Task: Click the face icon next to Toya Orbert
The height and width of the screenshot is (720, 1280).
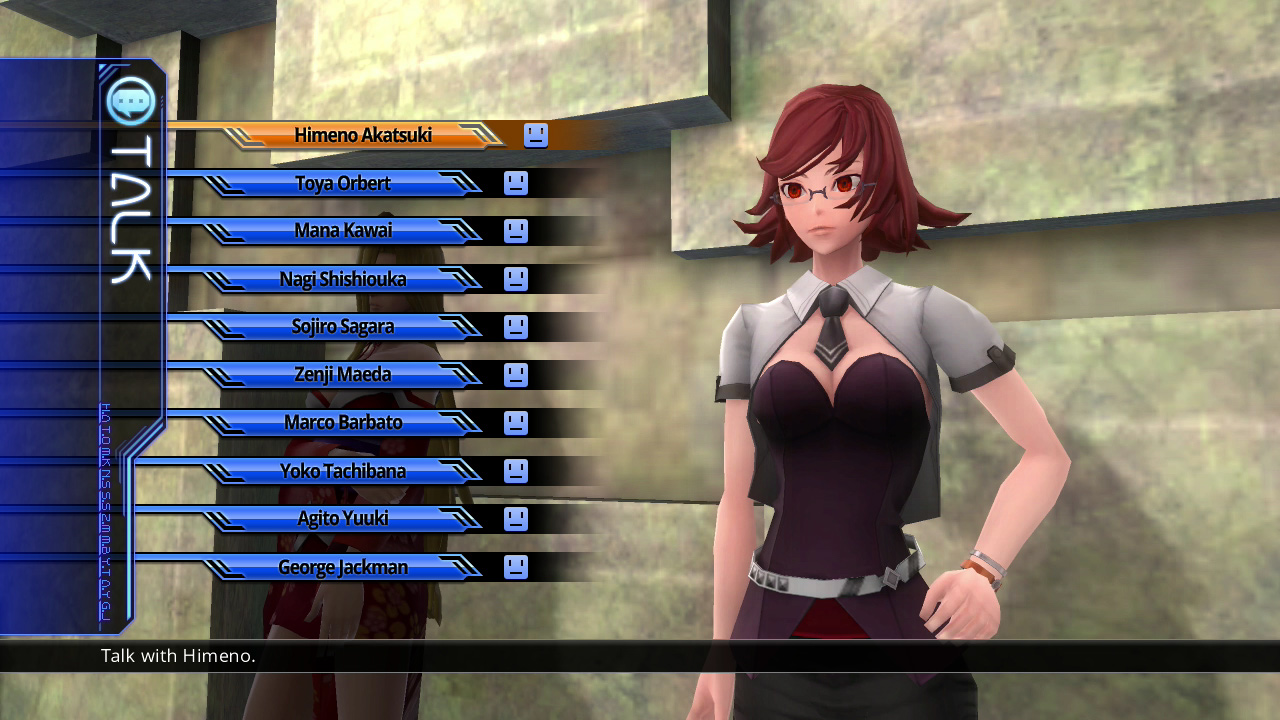Action: pos(515,183)
